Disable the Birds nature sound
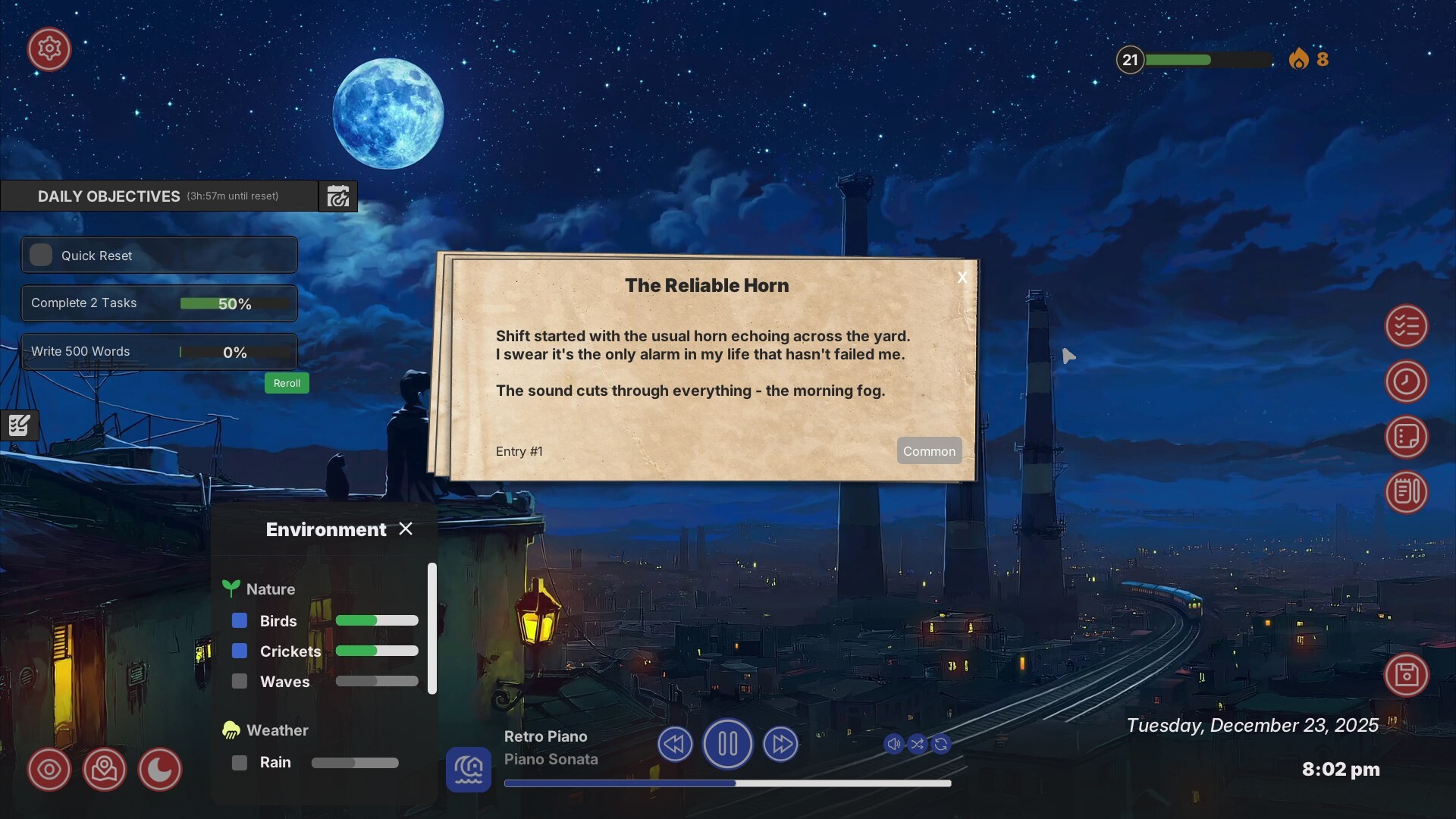 (x=240, y=620)
